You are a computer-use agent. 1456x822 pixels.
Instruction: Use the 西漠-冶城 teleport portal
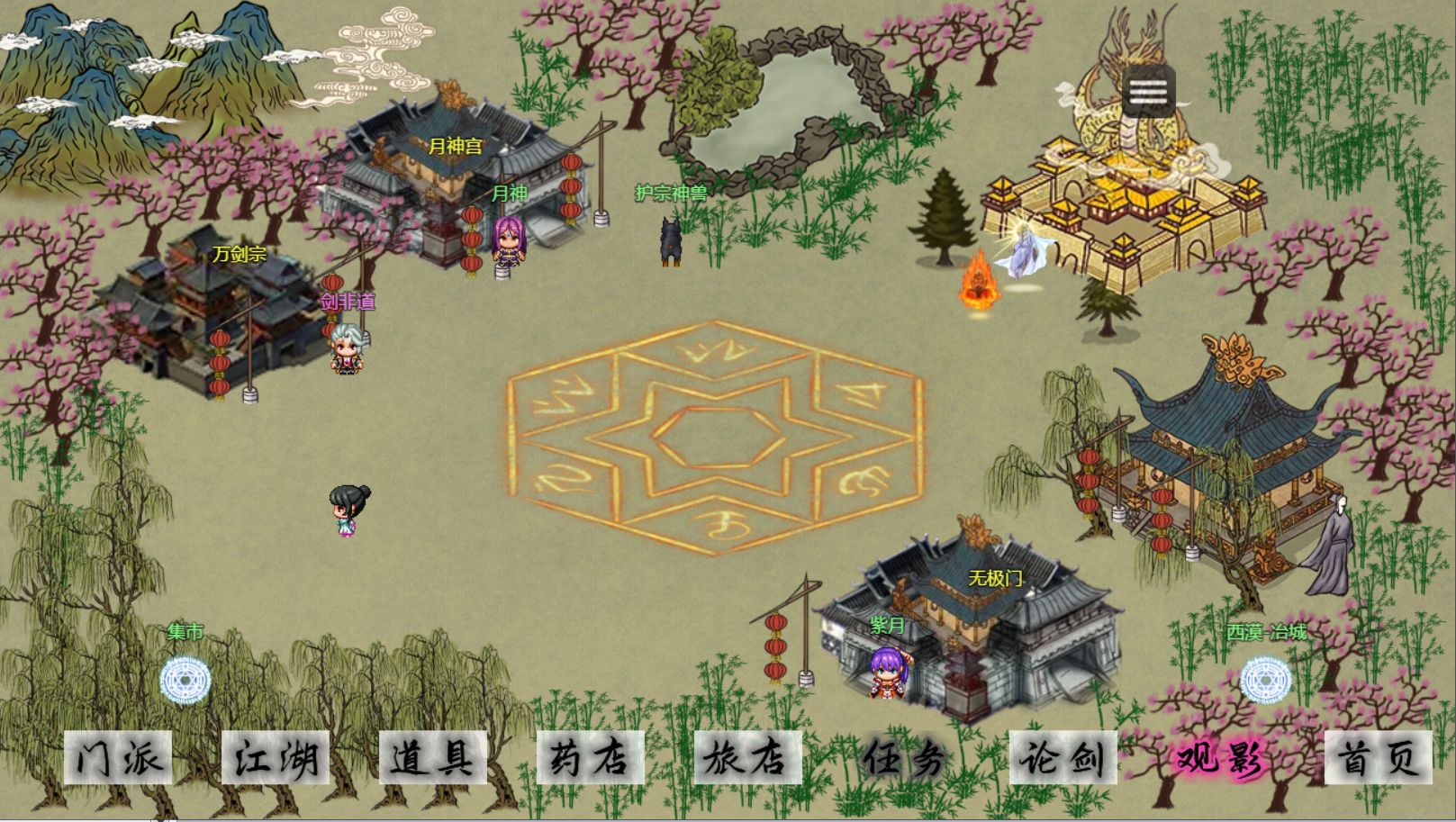point(1266,681)
